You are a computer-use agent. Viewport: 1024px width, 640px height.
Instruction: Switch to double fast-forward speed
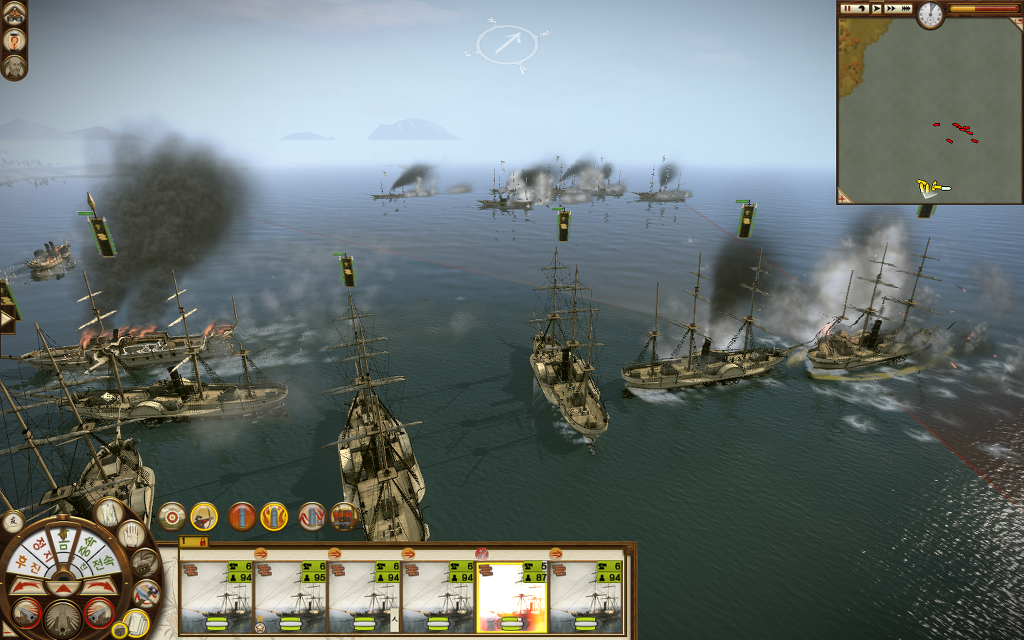click(x=890, y=8)
